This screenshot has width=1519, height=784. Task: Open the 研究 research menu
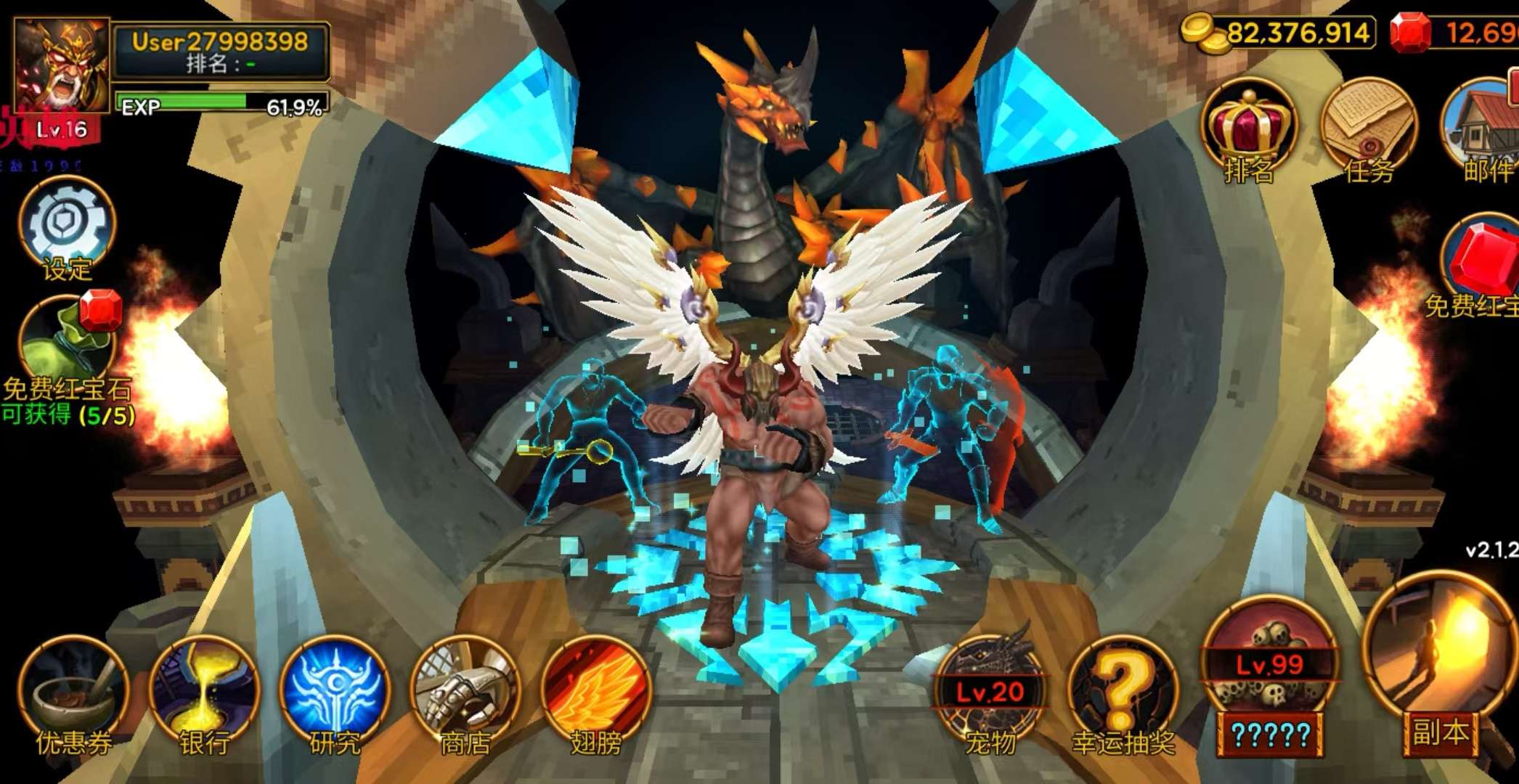[335, 693]
